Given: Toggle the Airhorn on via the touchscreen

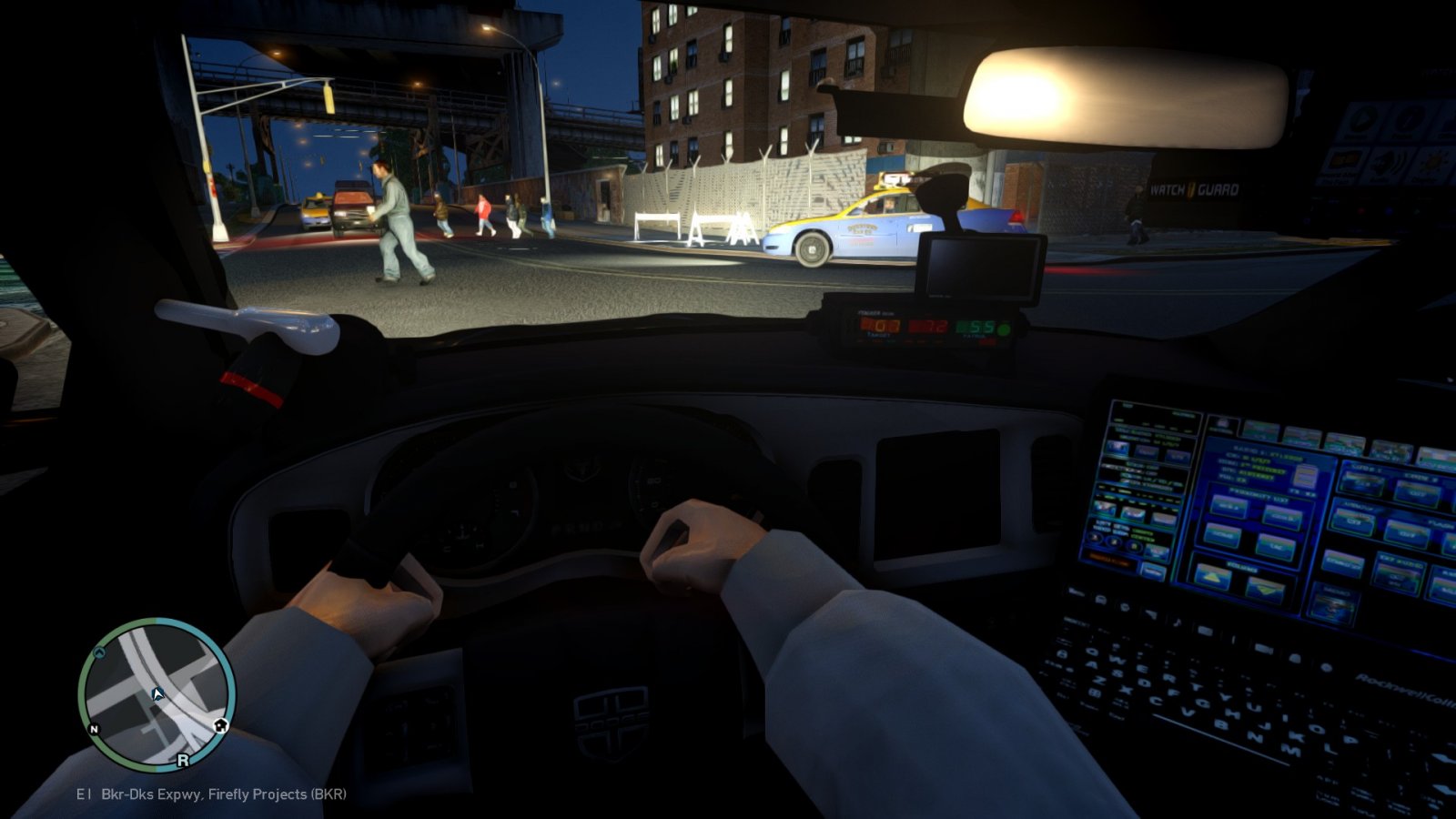Looking at the screenshot, I should tap(1355, 521).
